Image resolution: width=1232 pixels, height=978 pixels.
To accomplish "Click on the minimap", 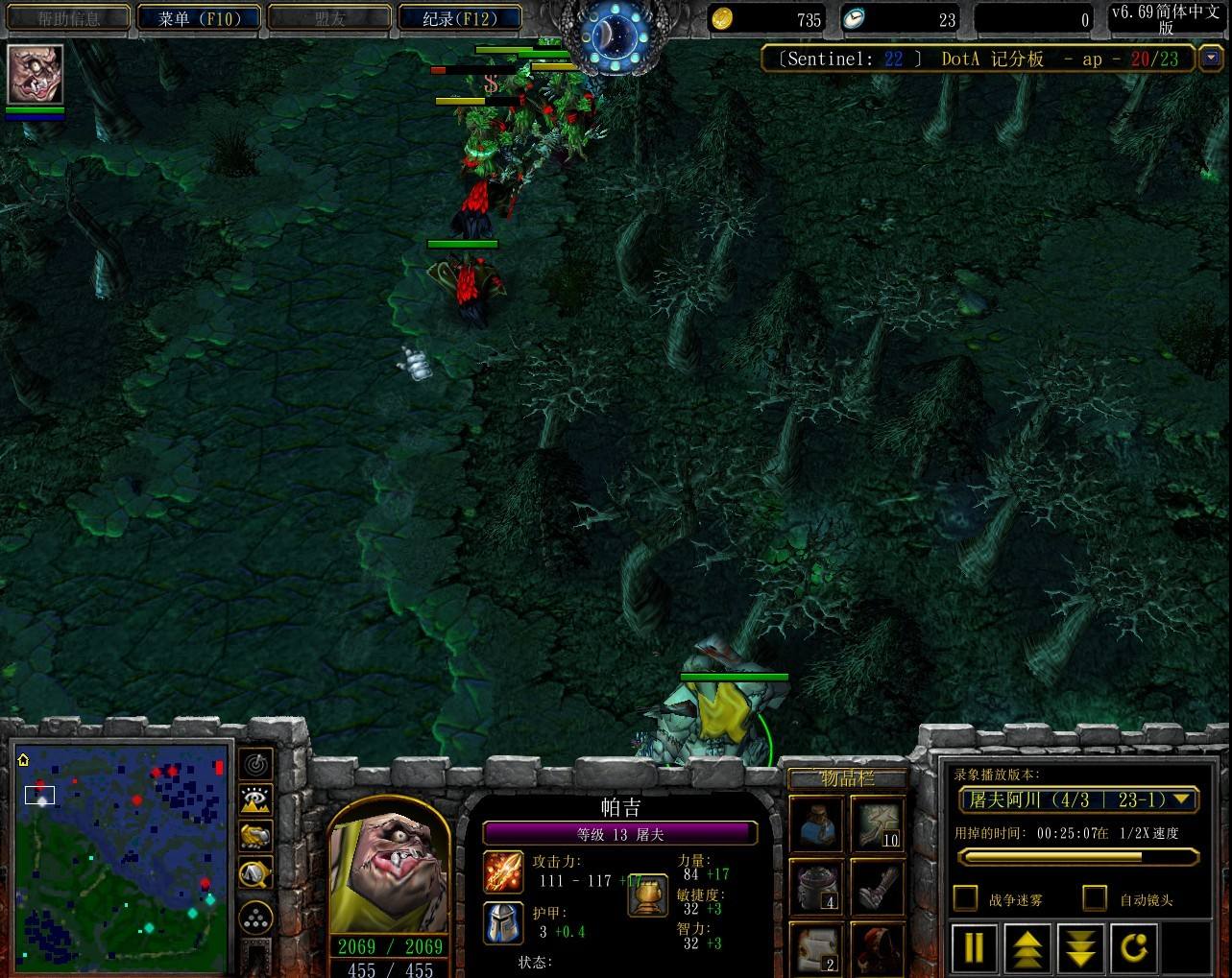I will (x=122, y=846).
